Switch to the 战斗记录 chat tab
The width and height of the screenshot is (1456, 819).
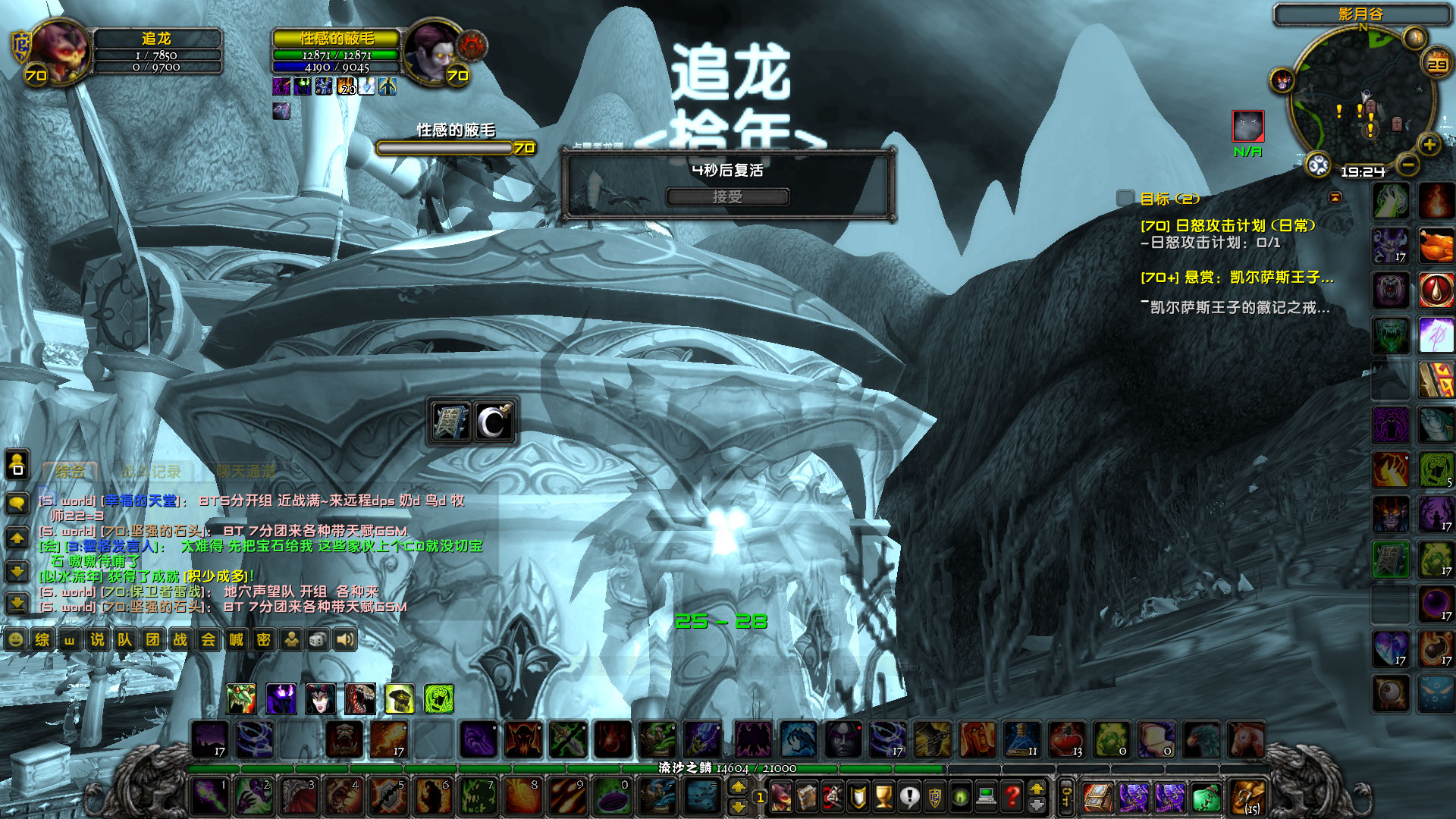point(149,470)
